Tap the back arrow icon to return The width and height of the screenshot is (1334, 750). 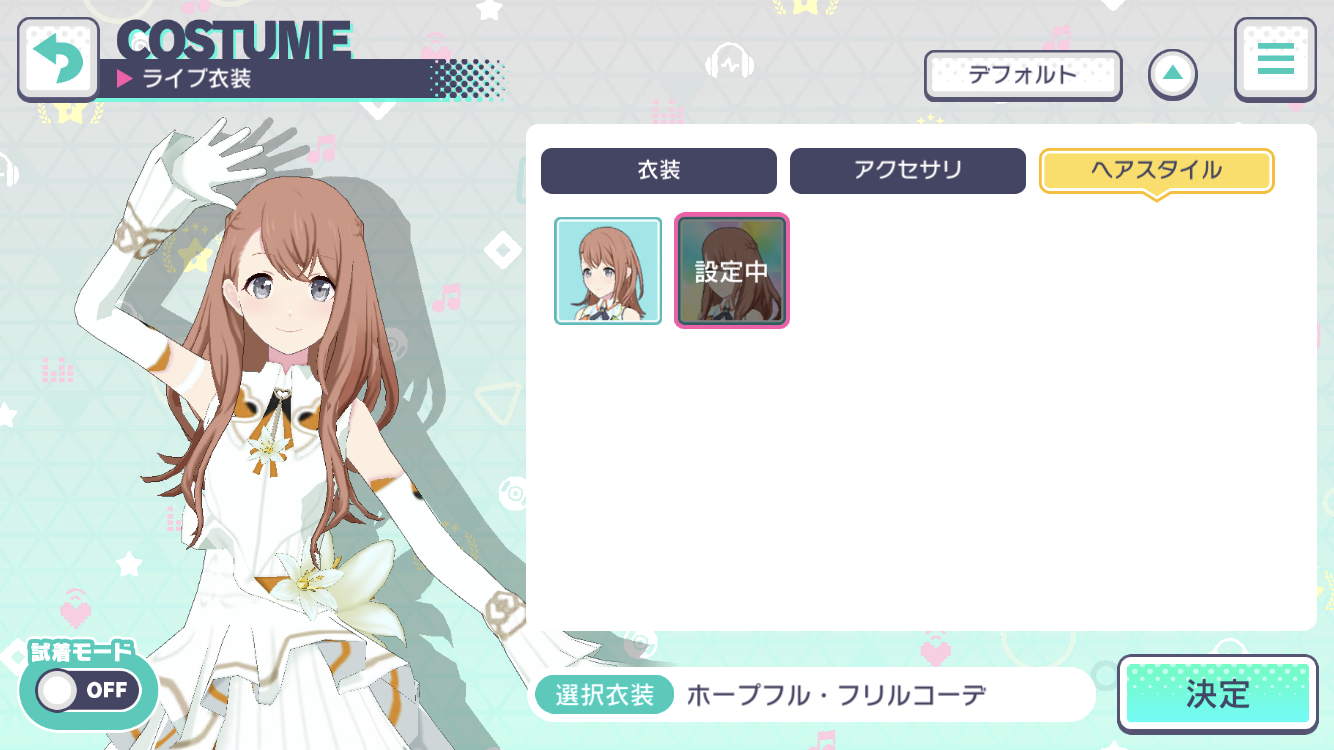tap(58, 57)
